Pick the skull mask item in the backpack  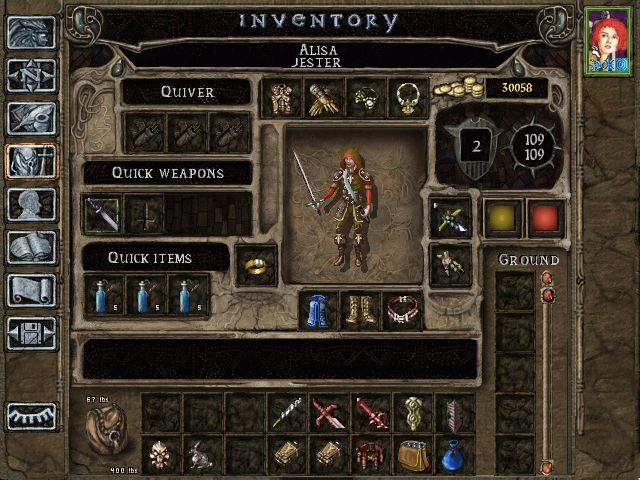pyautogui.click(x=161, y=455)
